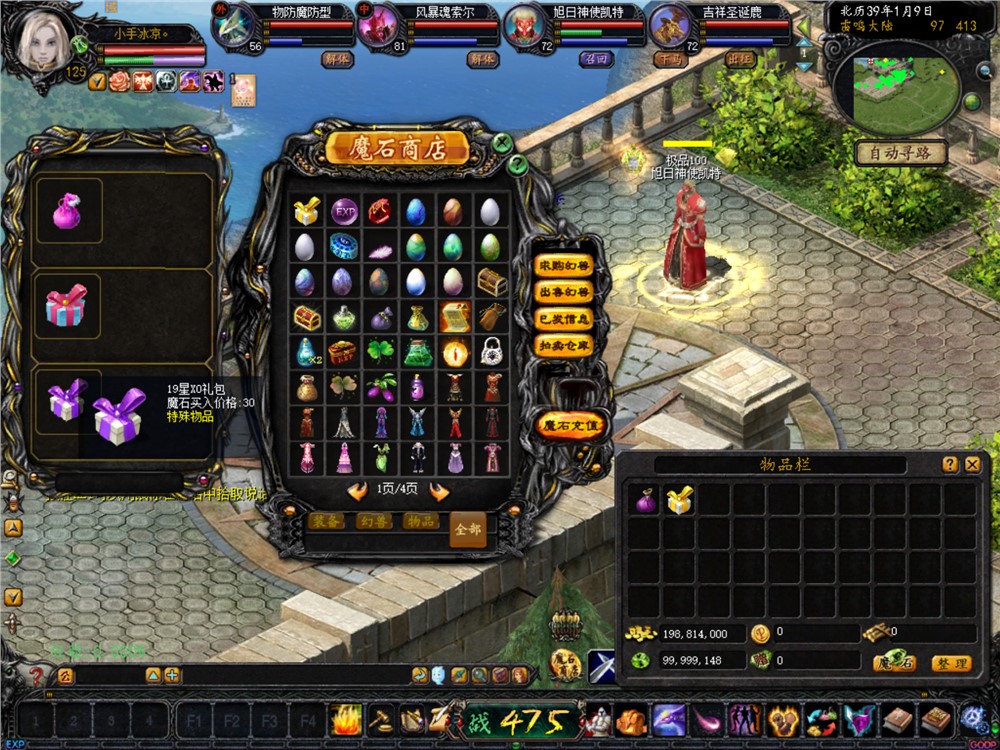Open the 出售幻兽 panel

point(565,292)
